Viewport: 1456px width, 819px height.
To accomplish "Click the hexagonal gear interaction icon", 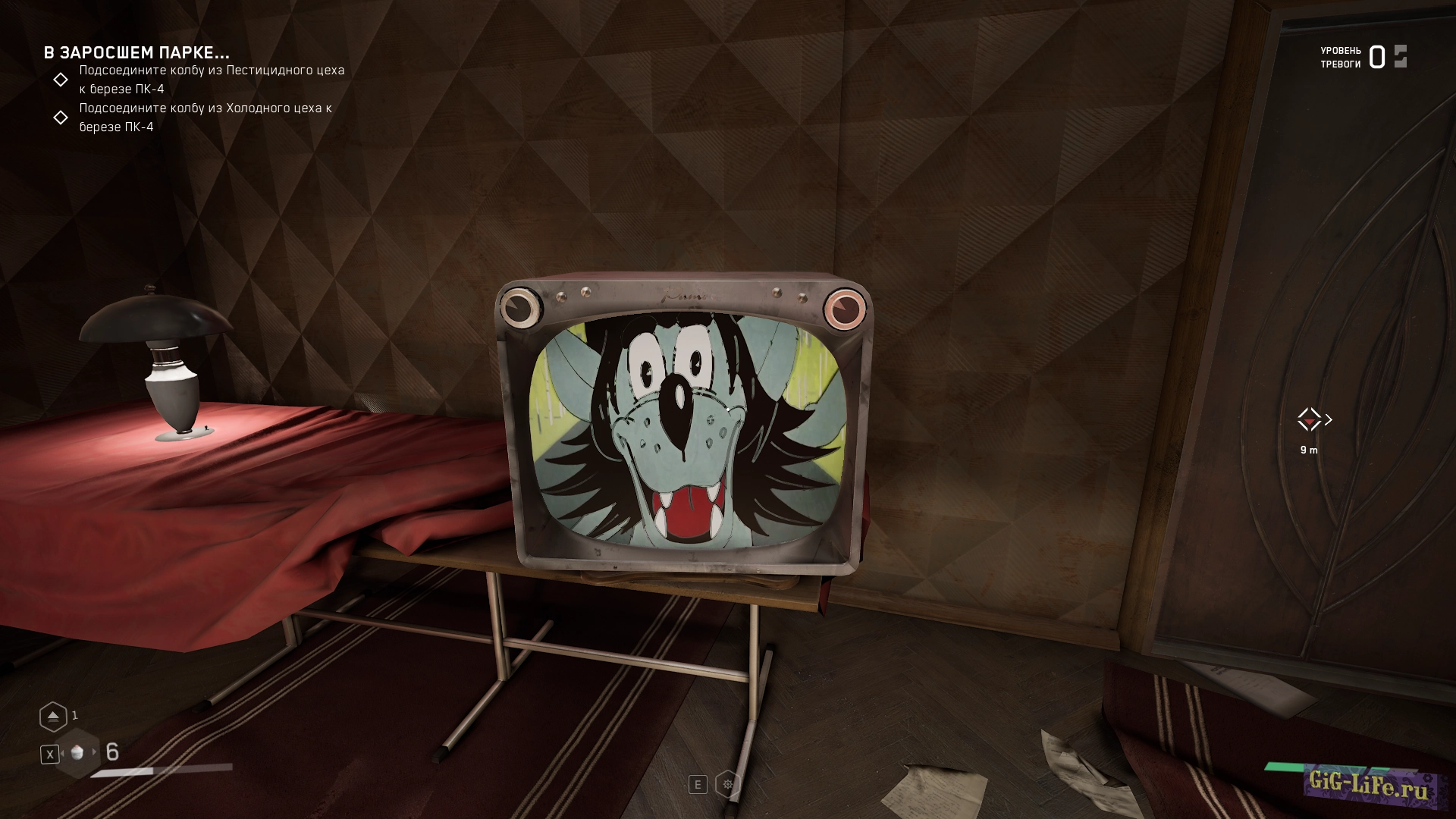I will tap(728, 785).
